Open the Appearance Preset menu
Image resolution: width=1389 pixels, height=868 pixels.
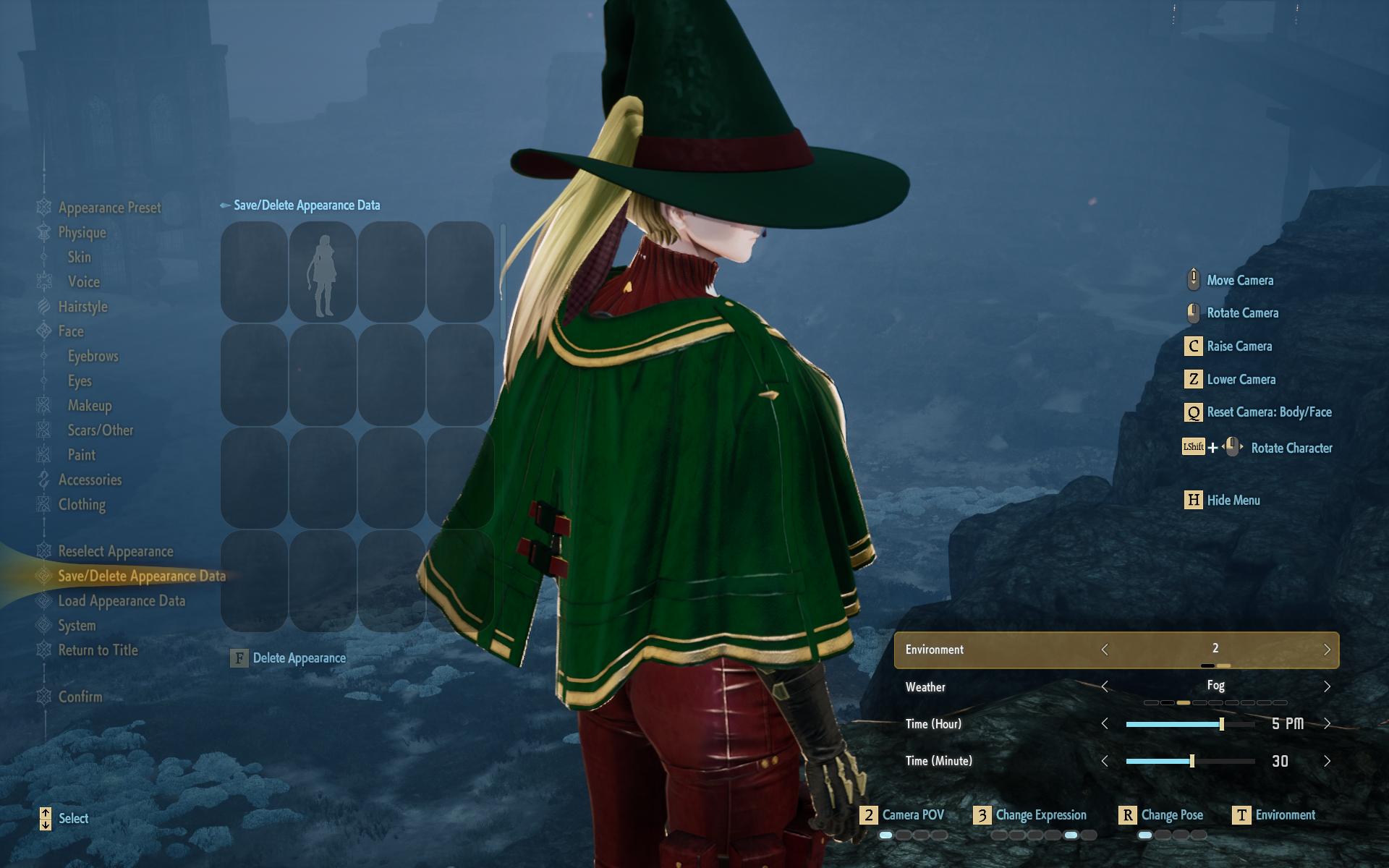click(109, 208)
